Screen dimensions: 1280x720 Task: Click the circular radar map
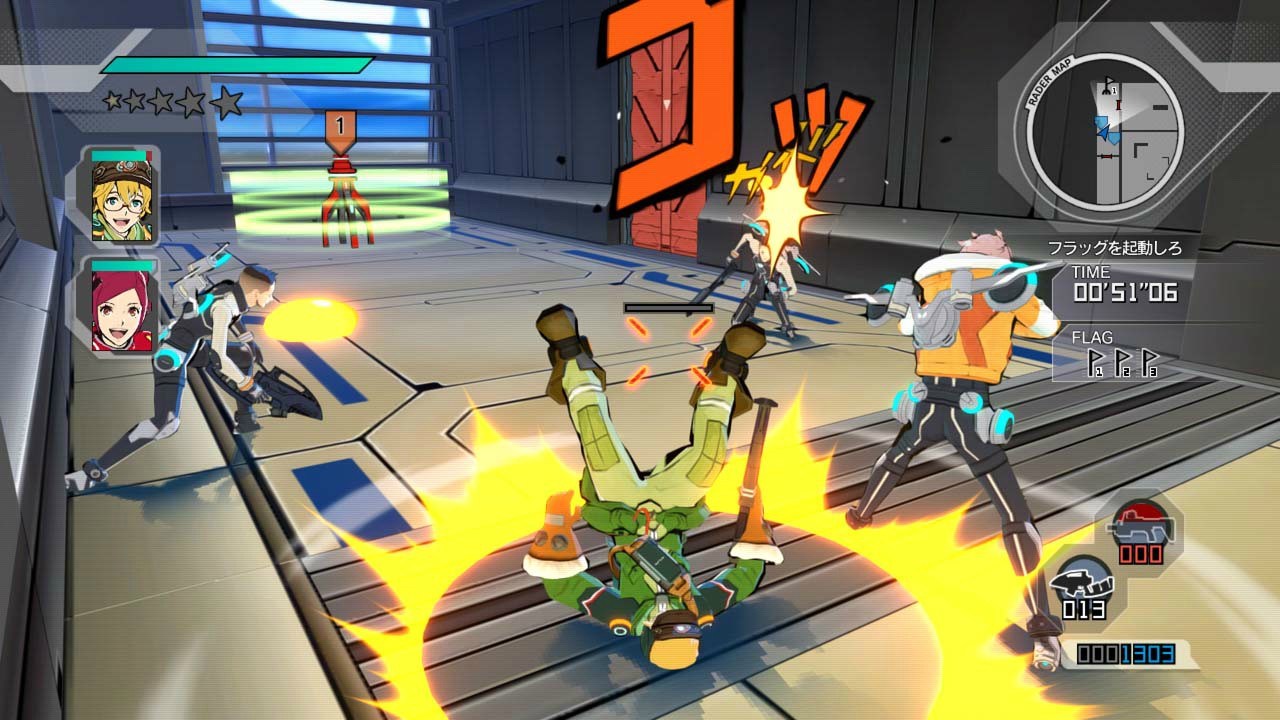coord(1104,130)
